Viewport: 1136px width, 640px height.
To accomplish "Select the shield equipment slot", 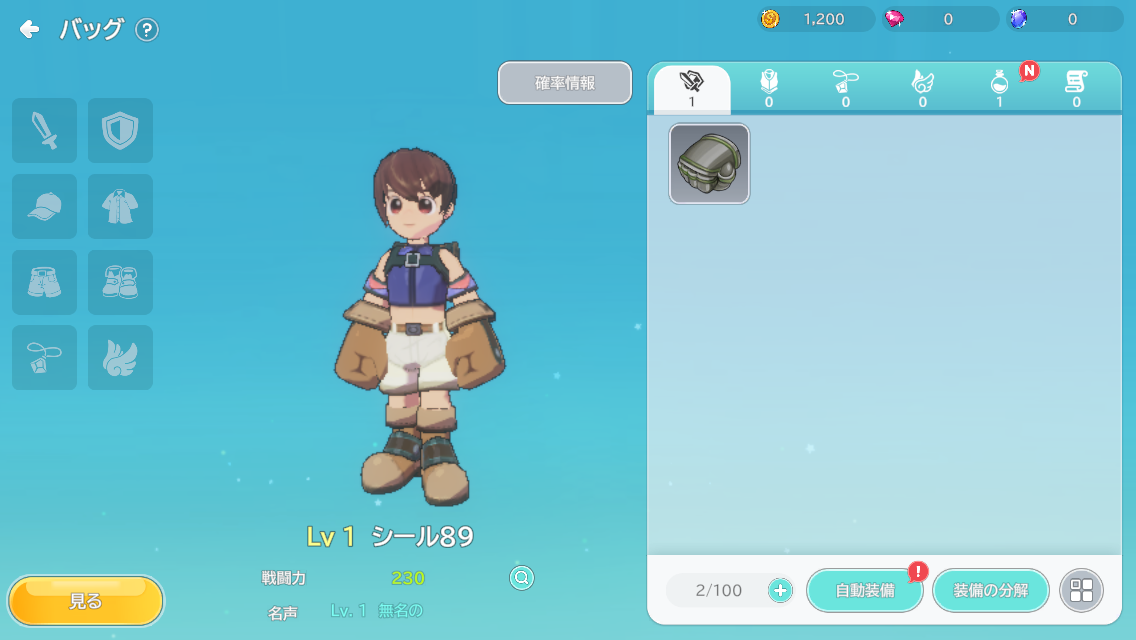I will point(120,131).
